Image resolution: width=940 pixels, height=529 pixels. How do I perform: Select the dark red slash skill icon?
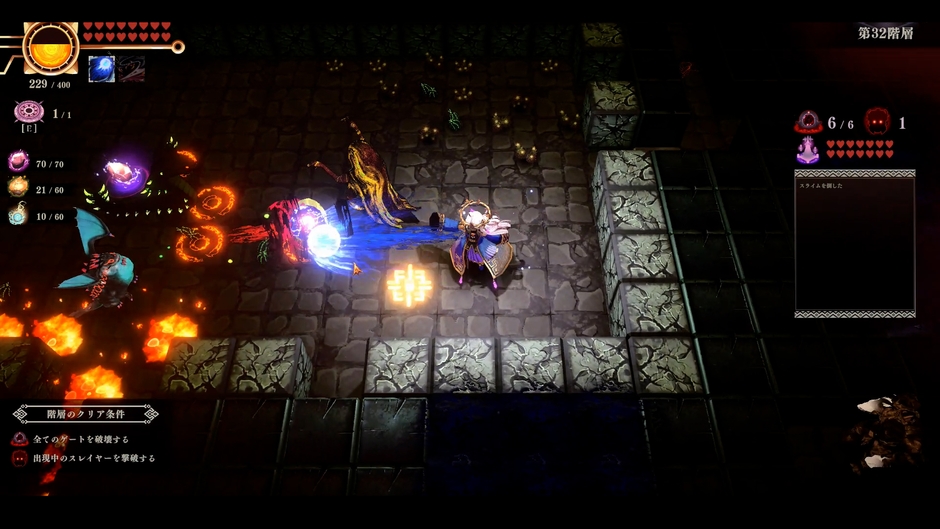(132, 69)
